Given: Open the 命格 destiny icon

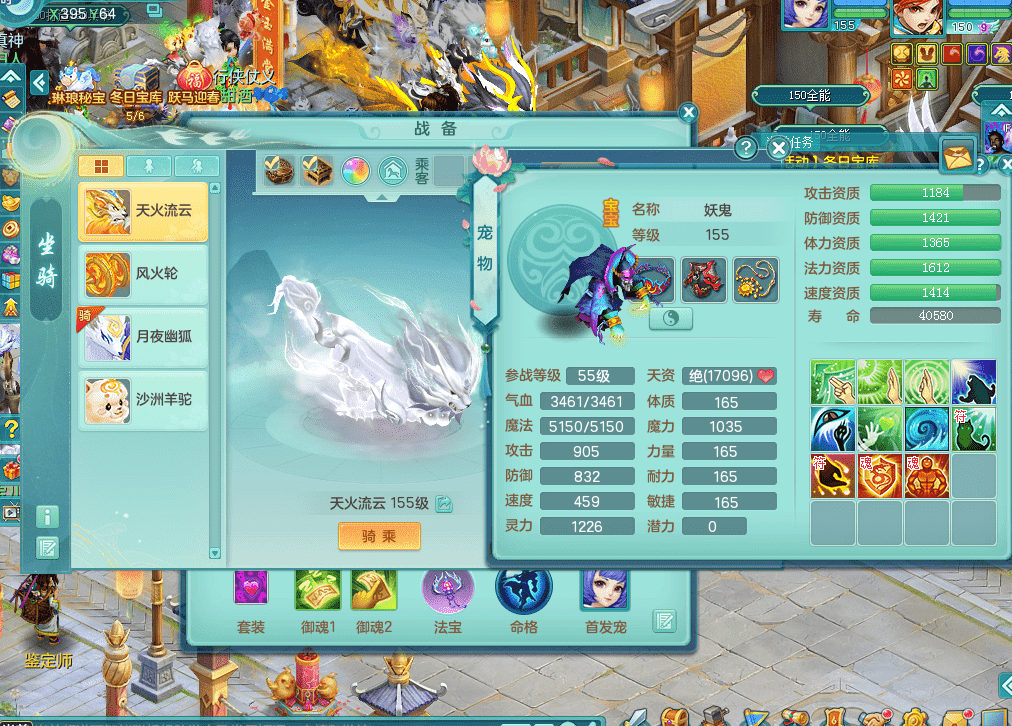Looking at the screenshot, I should tap(523, 589).
